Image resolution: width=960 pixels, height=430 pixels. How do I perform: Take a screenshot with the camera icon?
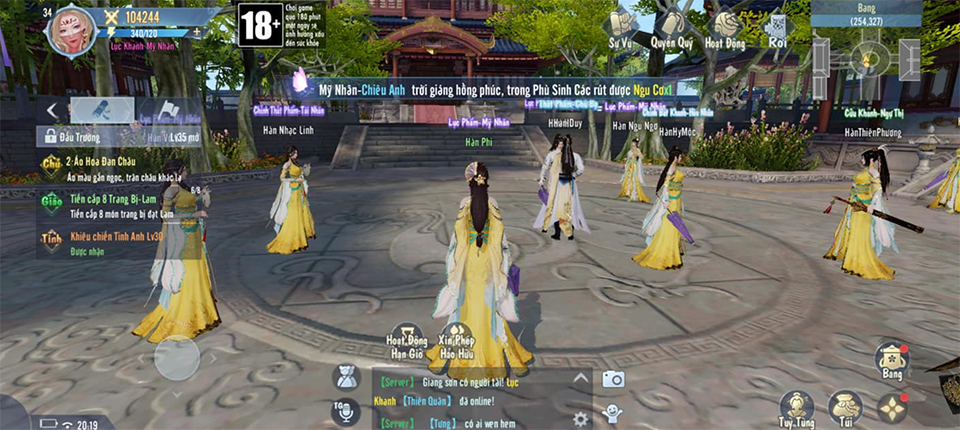(612, 379)
